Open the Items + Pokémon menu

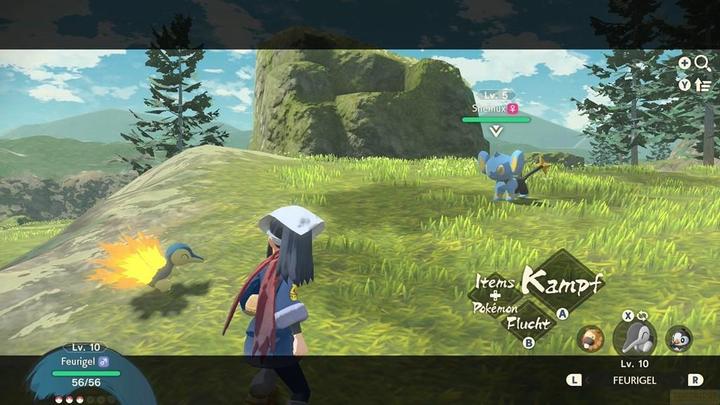(x=496, y=296)
